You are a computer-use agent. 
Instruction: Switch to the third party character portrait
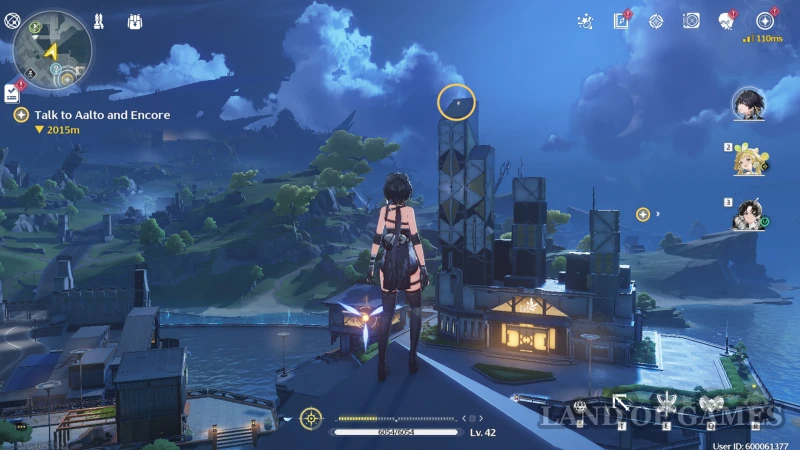747,213
